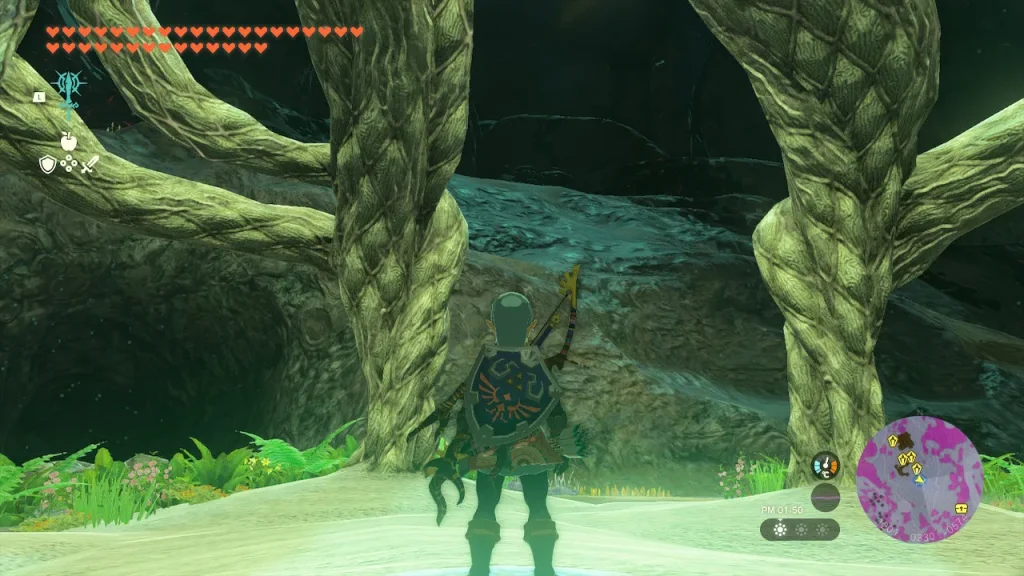Select the treasure chest marker on minimap
The width and height of the screenshot is (1024, 576).
point(960,508)
